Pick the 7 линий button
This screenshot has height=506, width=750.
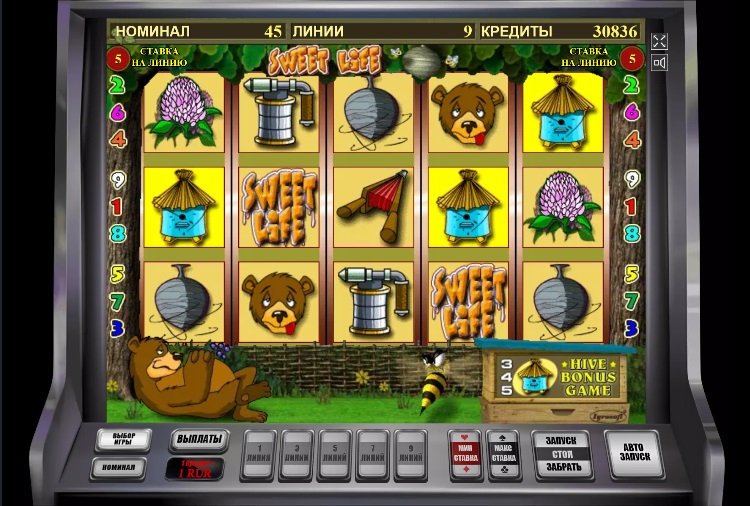click(x=372, y=455)
